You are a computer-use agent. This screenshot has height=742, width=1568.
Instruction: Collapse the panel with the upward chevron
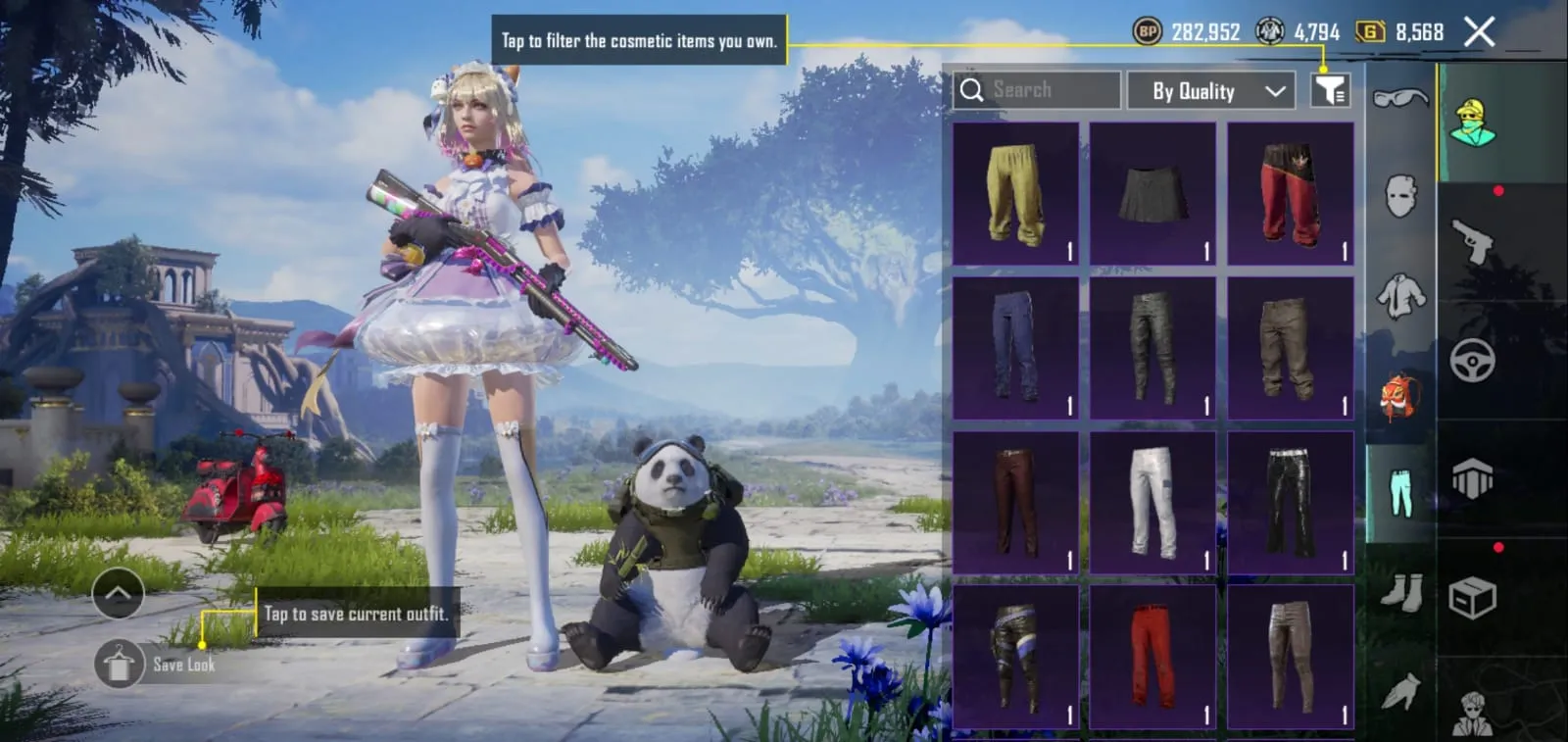click(x=119, y=593)
